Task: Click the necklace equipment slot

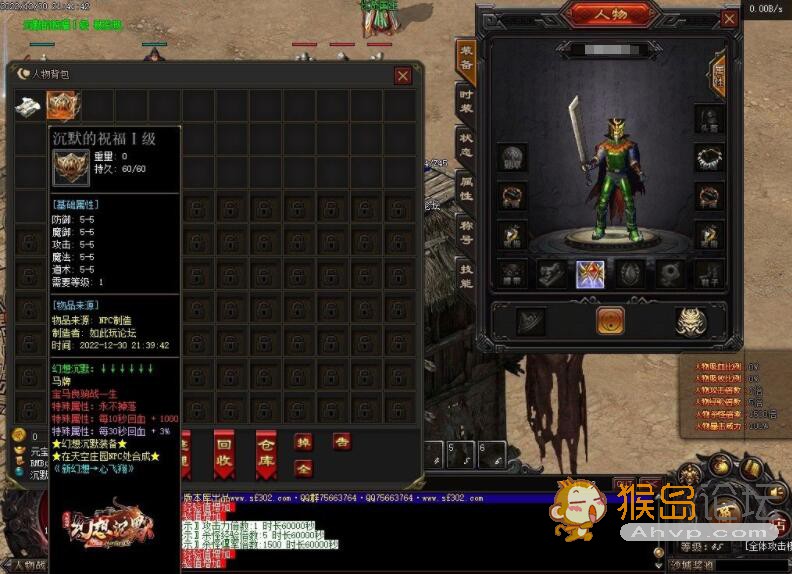Action: [x=710, y=158]
